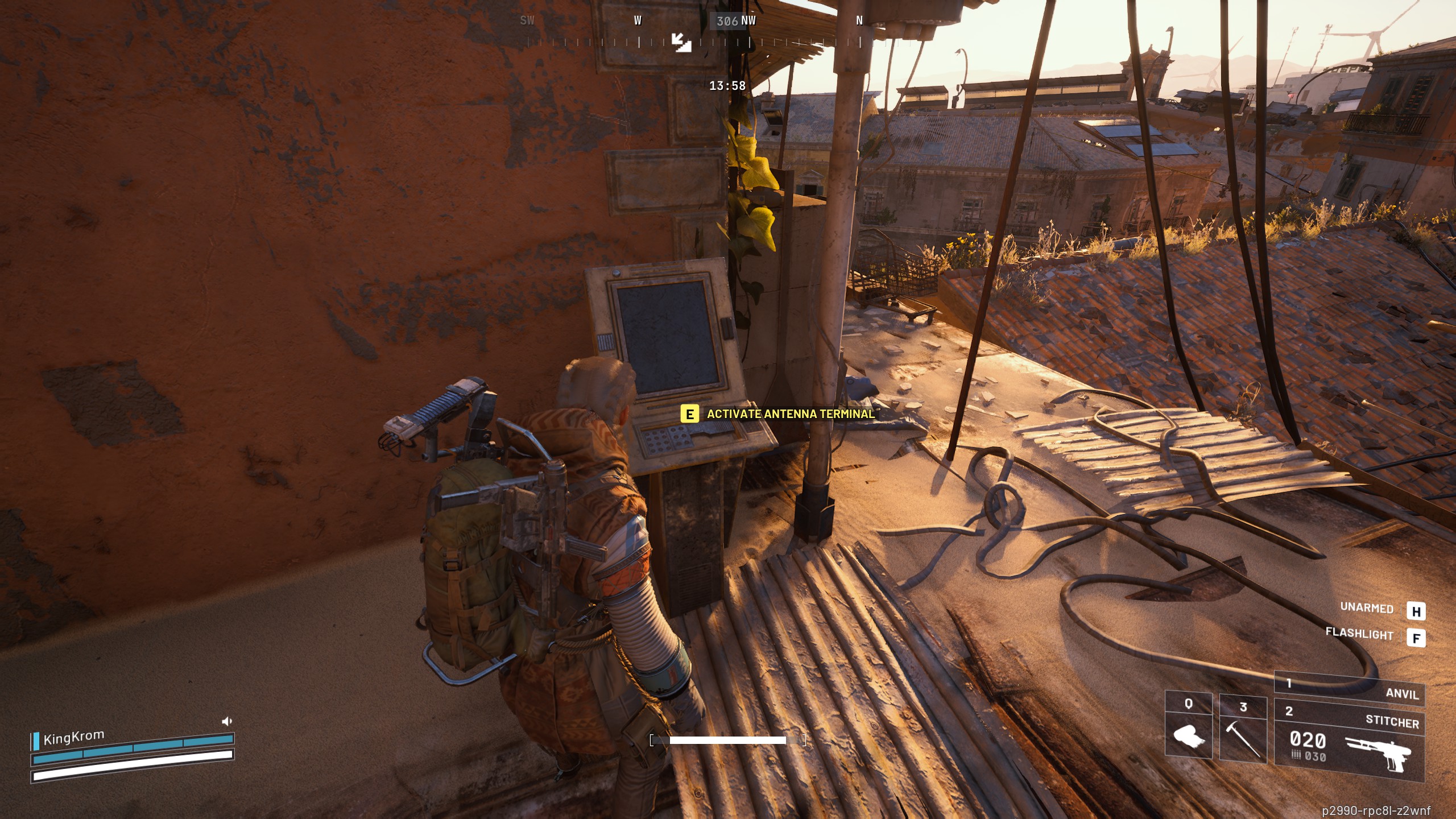Click the F keybind icon next to Flashlight
Screen dimensions: 1456x819
(x=1416, y=636)
